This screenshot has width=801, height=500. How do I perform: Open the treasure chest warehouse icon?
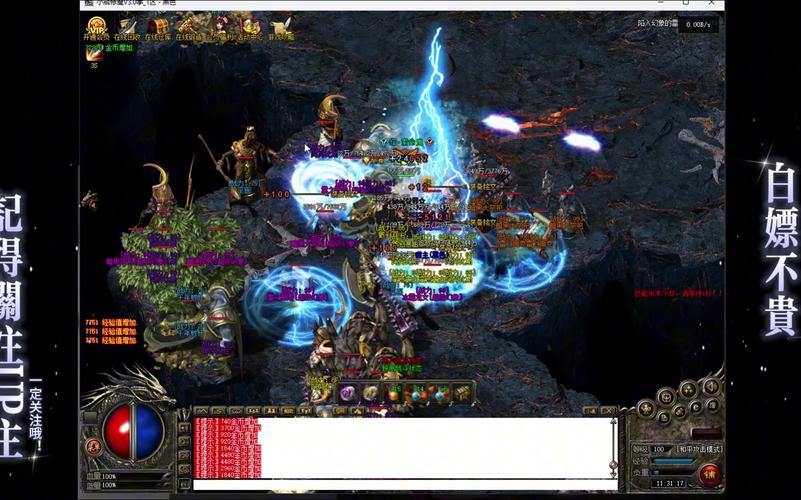[159, 27]
